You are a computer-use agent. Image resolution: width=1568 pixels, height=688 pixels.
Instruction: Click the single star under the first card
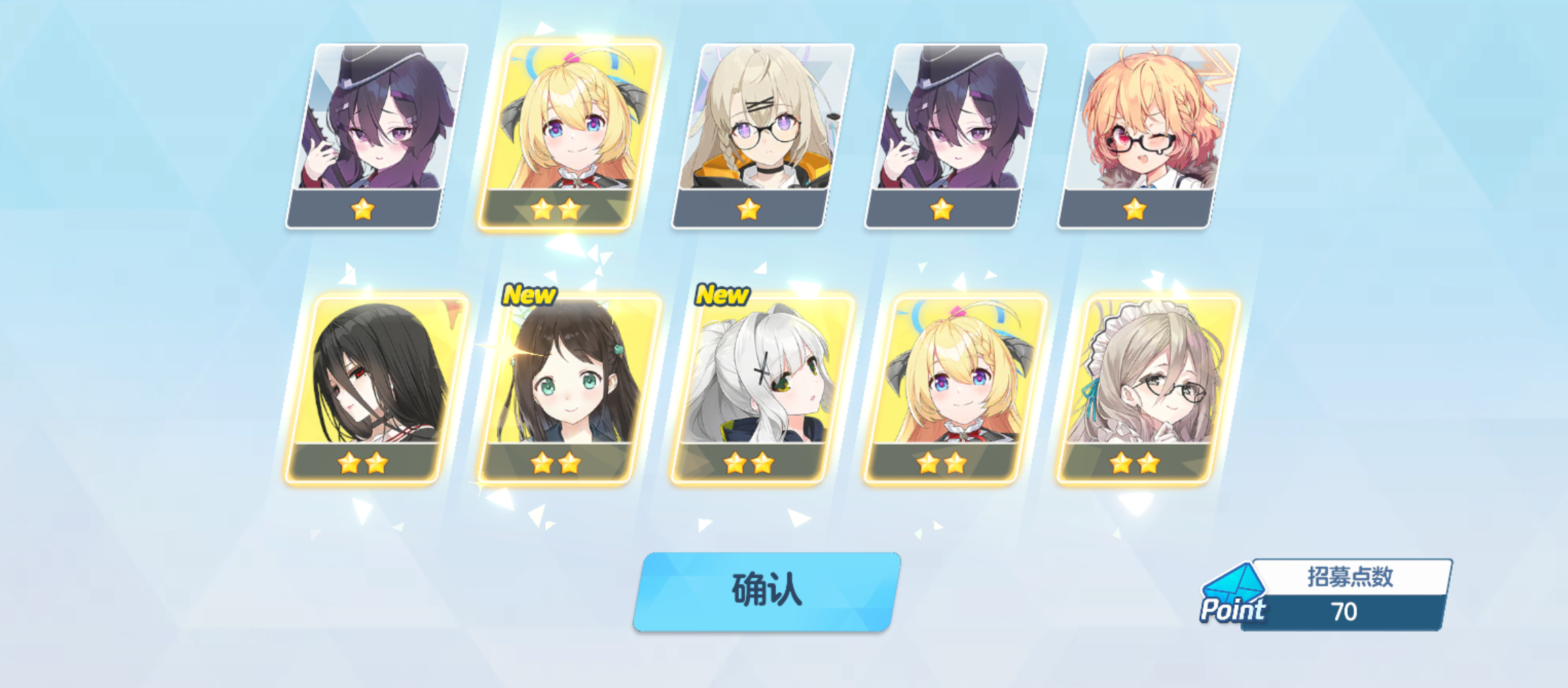click(x=364, y=208)
